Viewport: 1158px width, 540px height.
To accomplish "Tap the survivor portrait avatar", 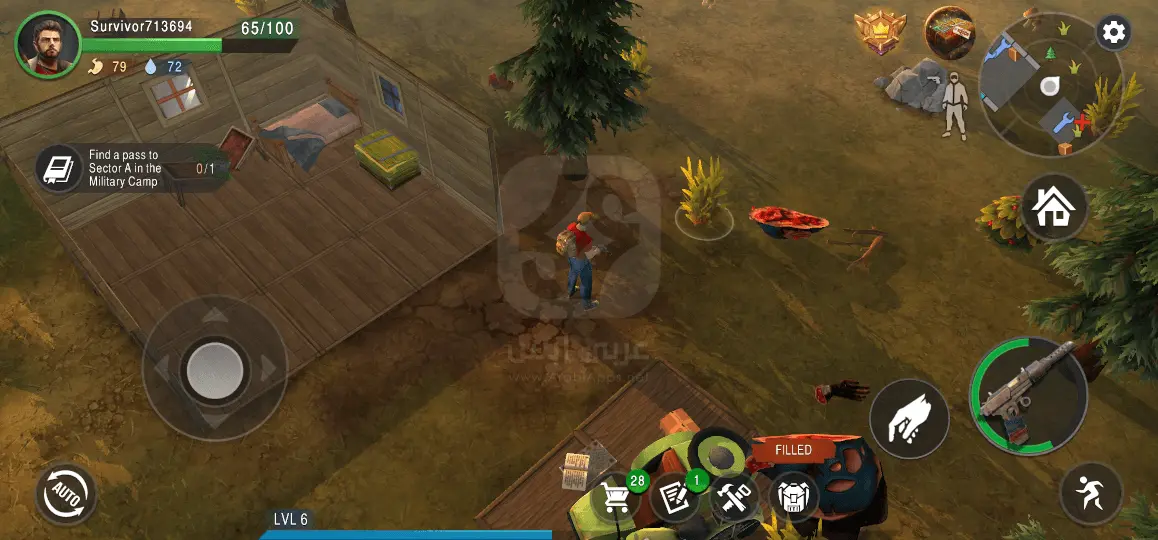I will click(47, 44).
